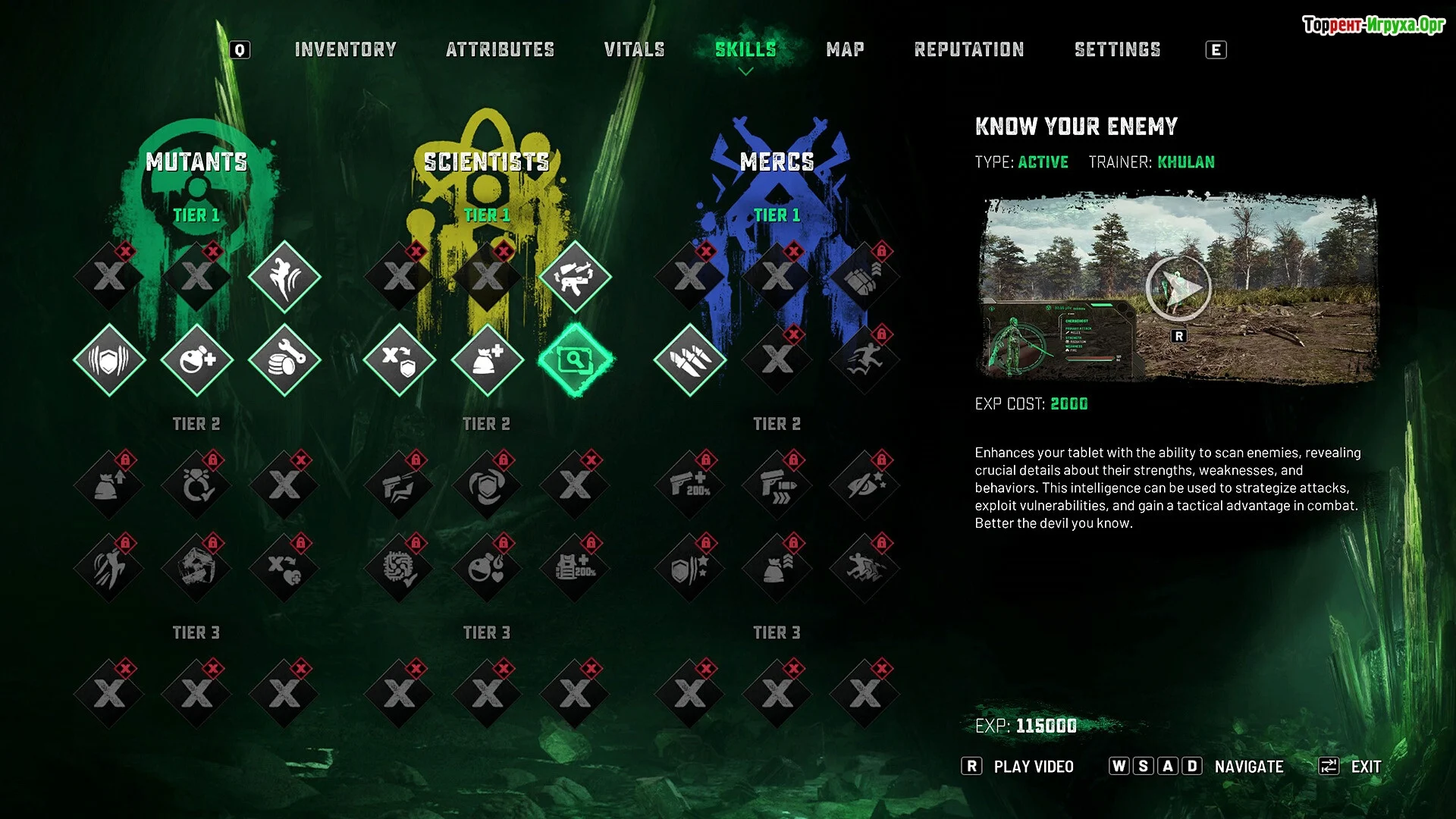
Task: Select the highlighted scan-enemy skill icon
Action: 576,359
